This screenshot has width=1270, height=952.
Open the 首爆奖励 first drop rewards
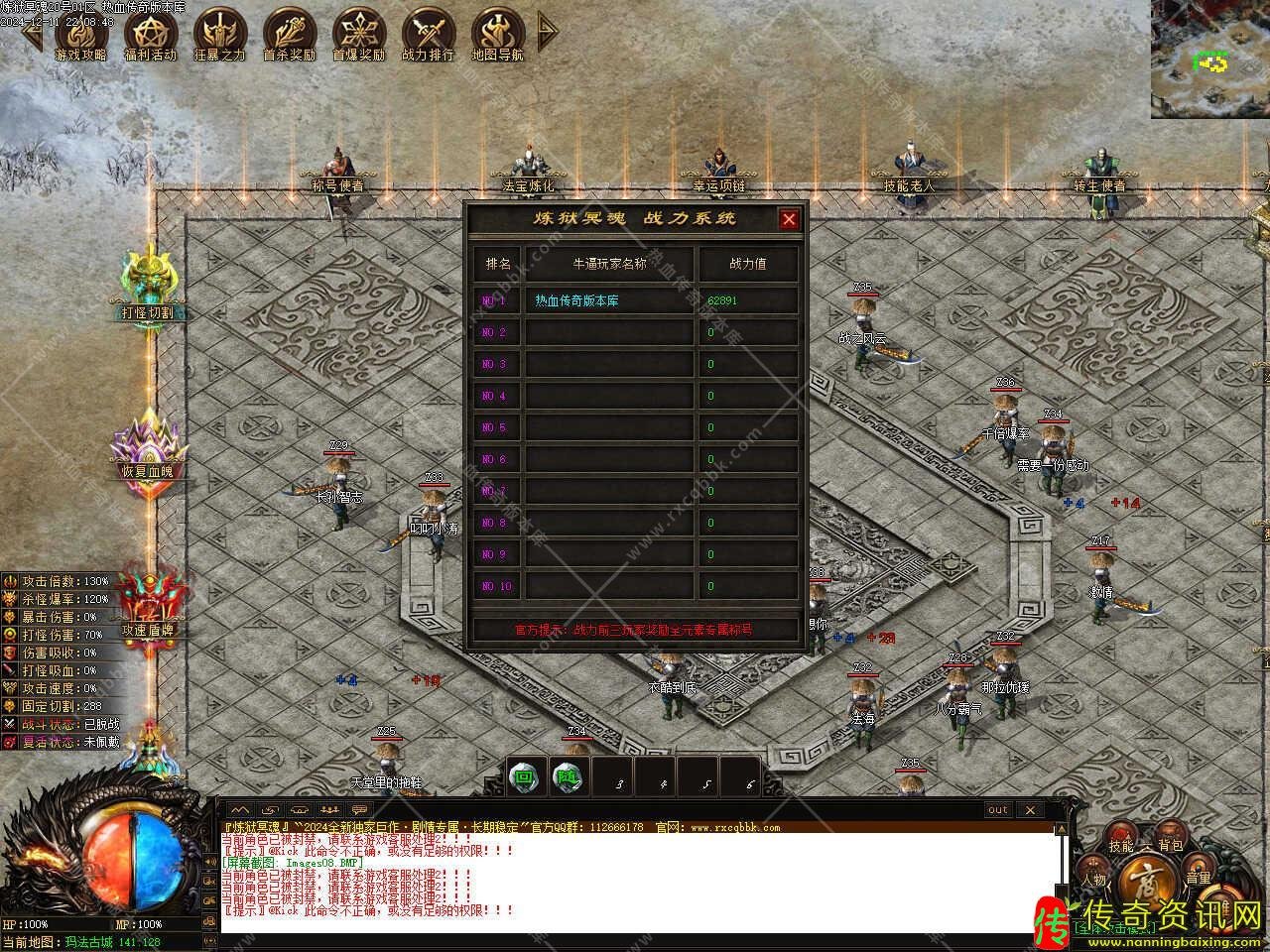point(358,35)
